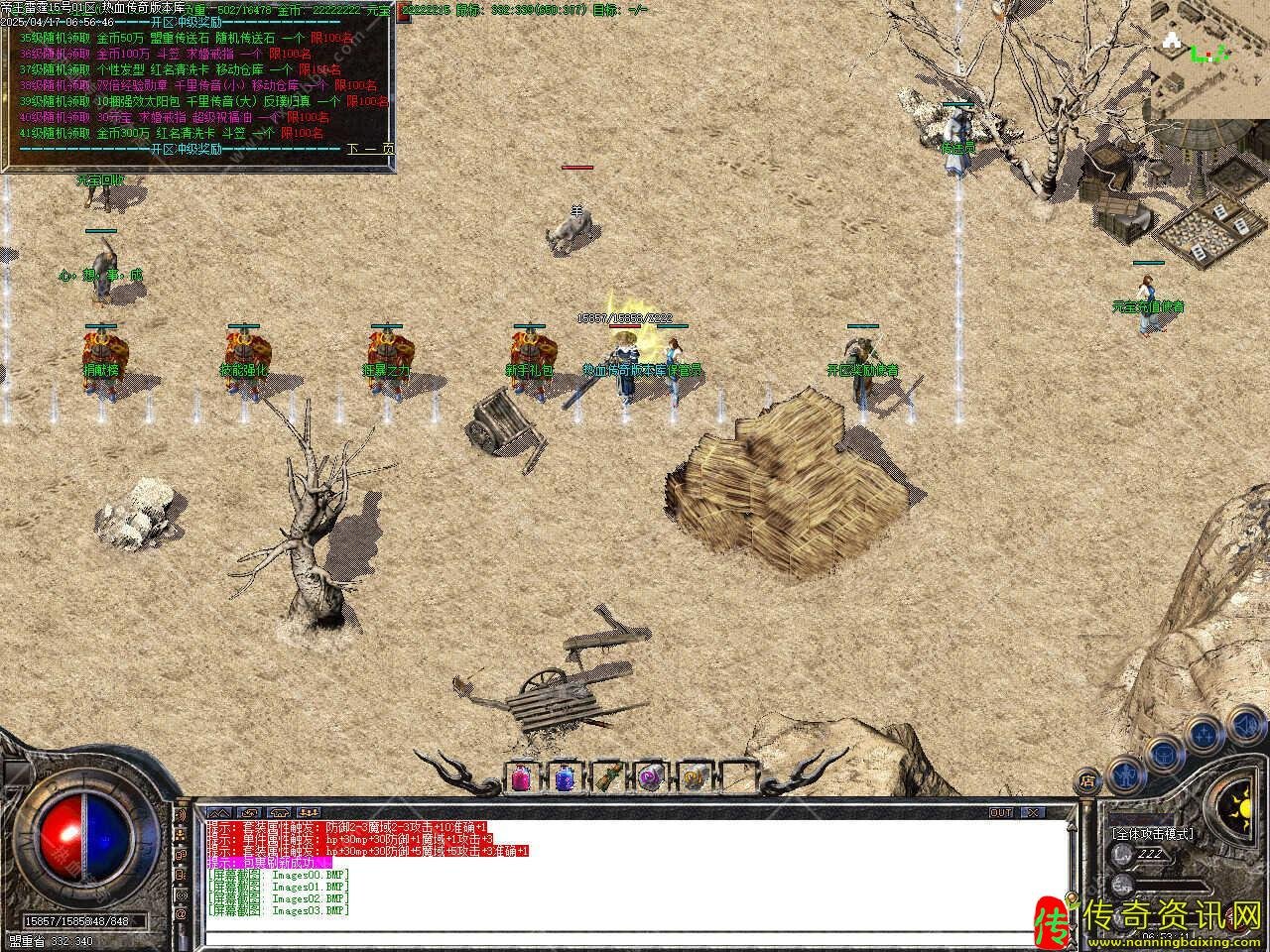
Task: Use the purple swirl scroll belt item
Action: [x=650, y=779]
